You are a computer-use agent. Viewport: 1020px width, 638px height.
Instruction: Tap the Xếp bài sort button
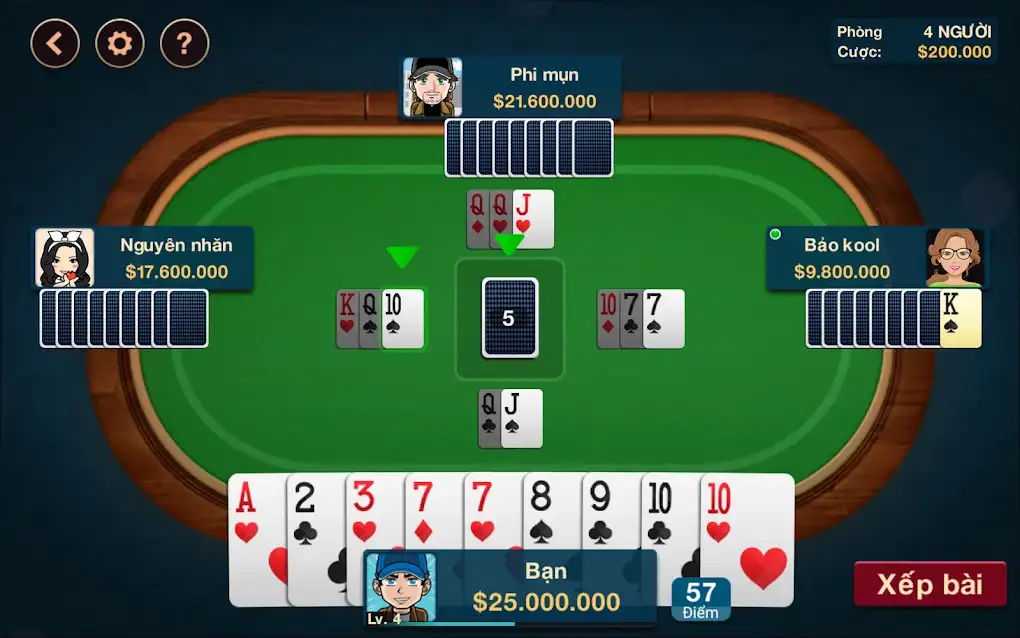point(929,584)
